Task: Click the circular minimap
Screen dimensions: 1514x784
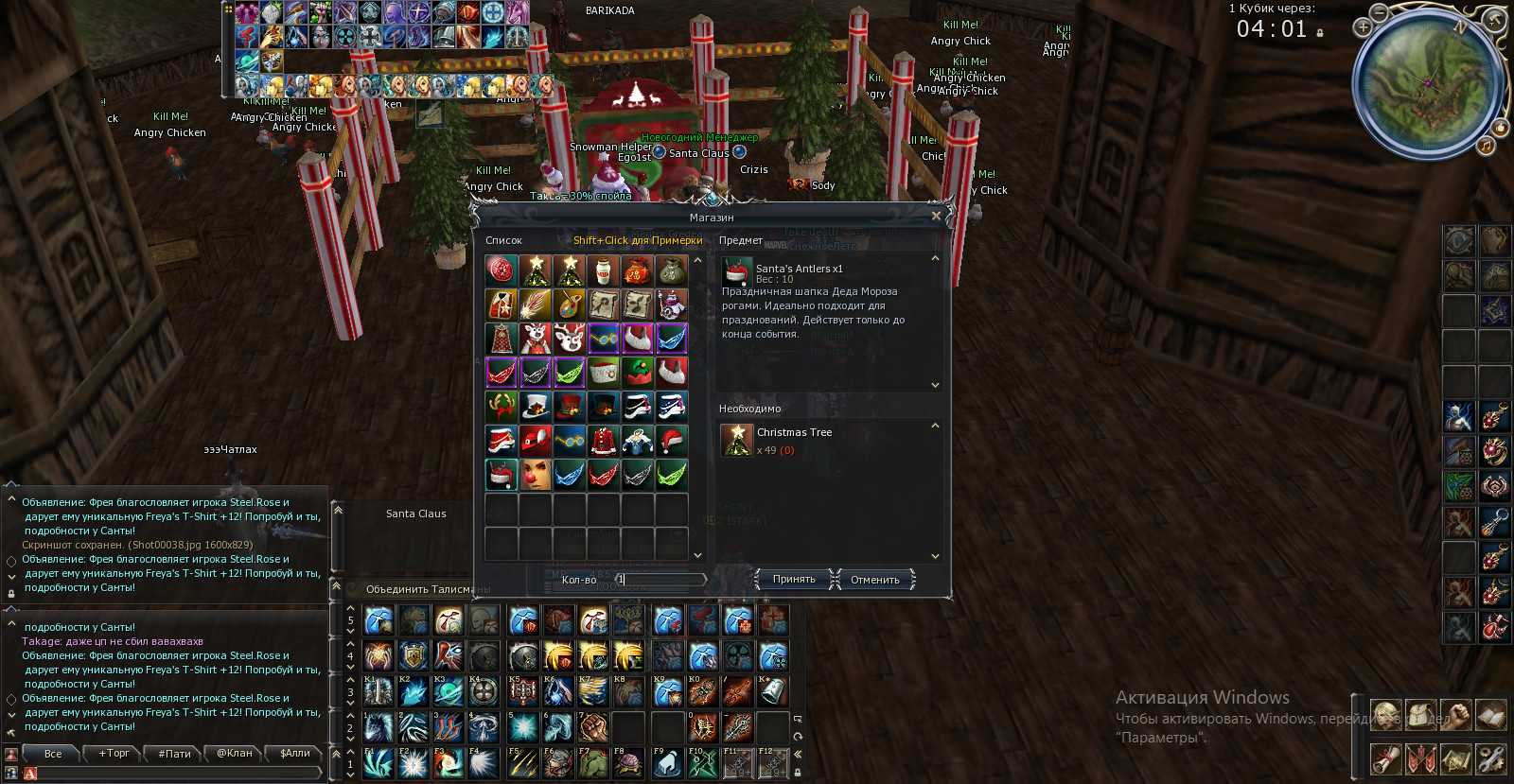Action: 1428,85
